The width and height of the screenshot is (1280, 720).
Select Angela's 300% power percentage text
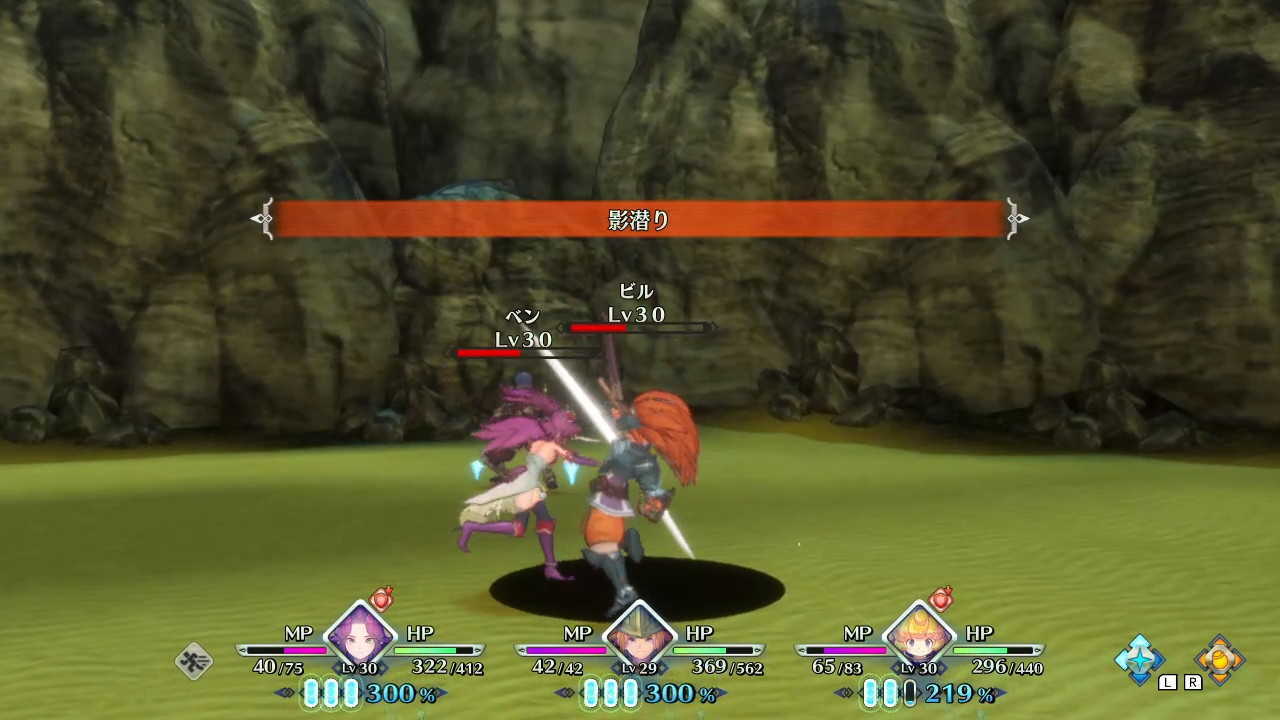399,691
